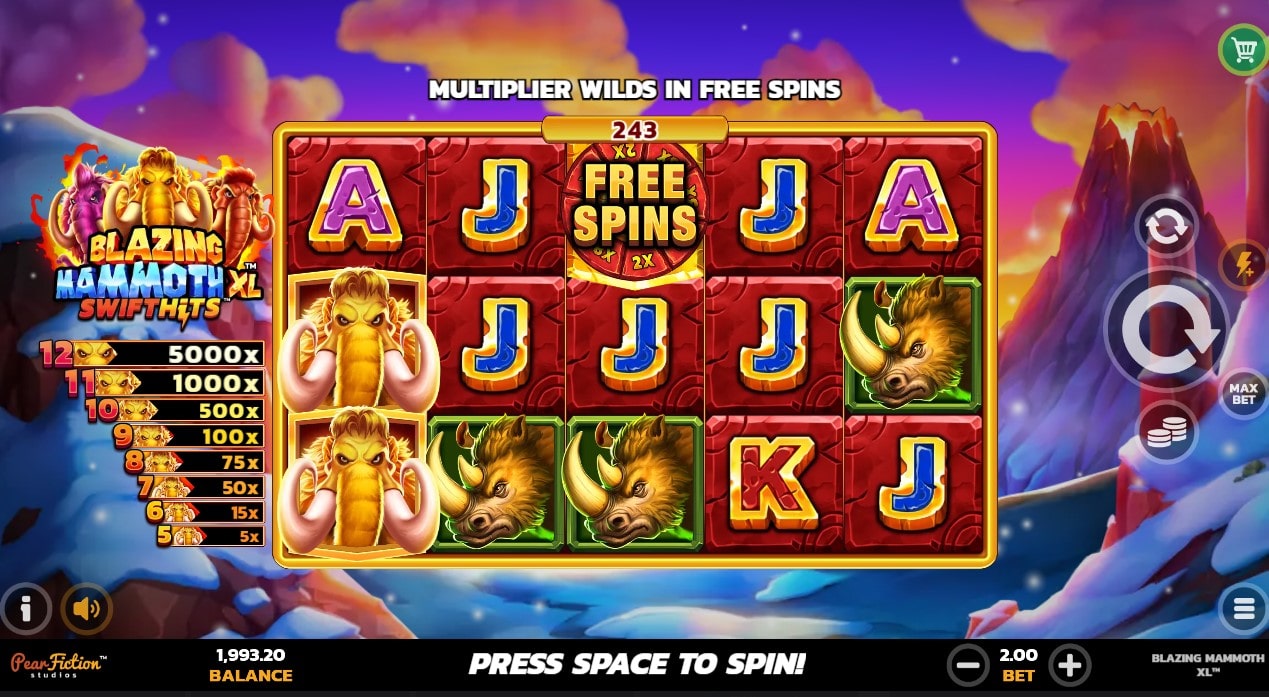Spin the reels with the large spin button
Screen dimensions: 1269x697
[1166, 328]
